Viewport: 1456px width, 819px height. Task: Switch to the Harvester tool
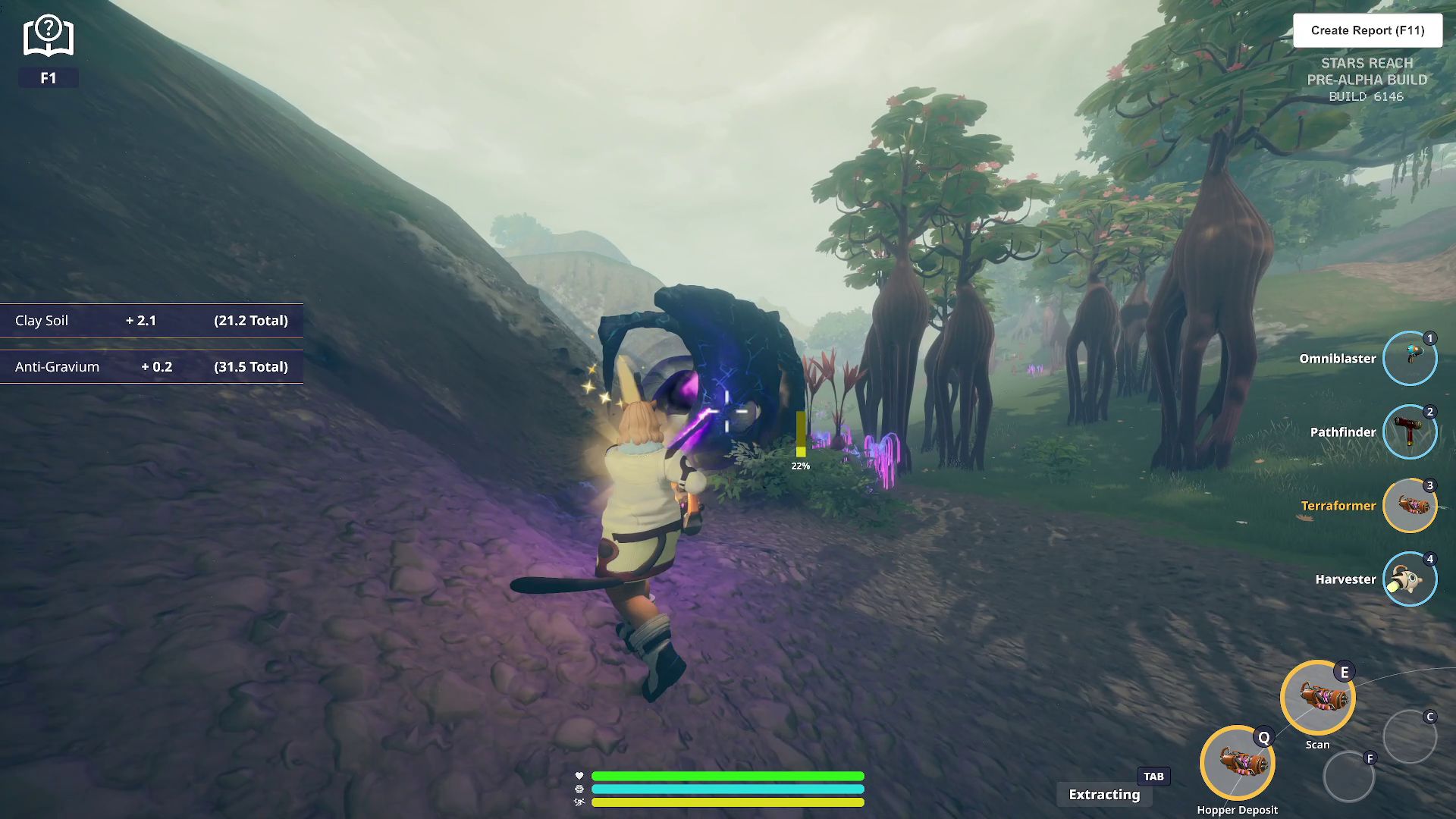coord(1409,579)
